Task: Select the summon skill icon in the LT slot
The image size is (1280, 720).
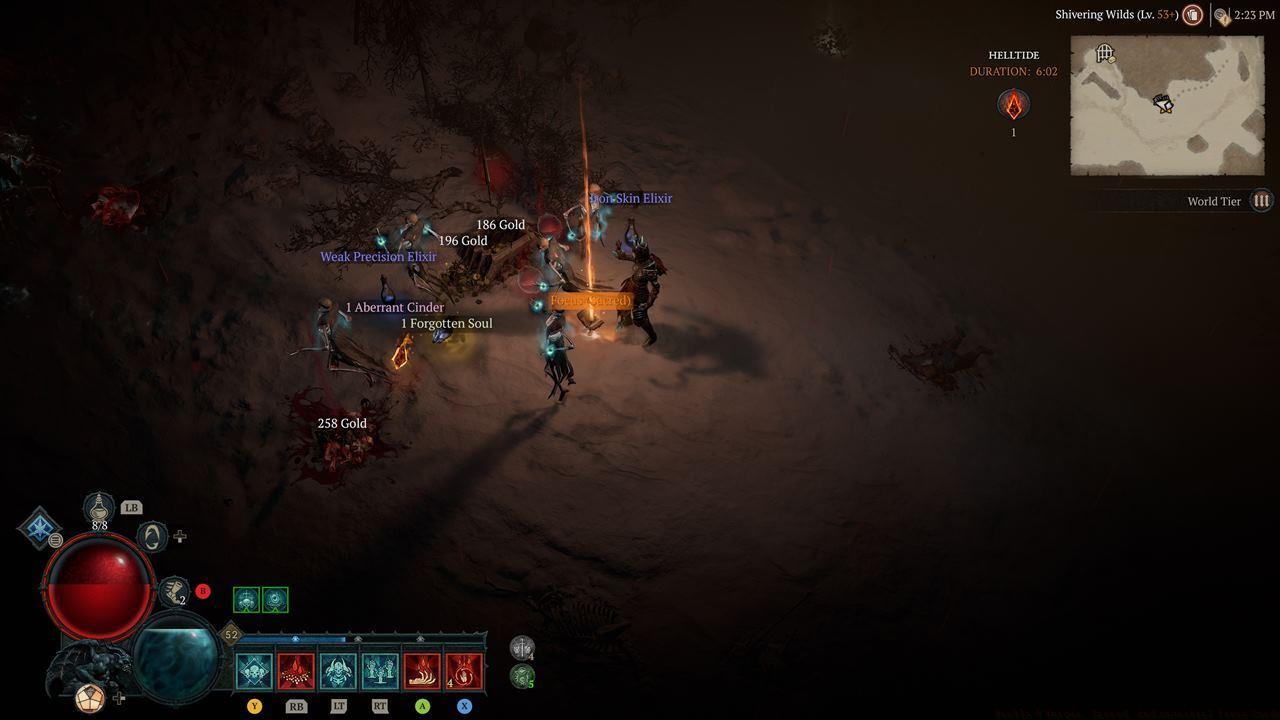Action: coord(337,669)
